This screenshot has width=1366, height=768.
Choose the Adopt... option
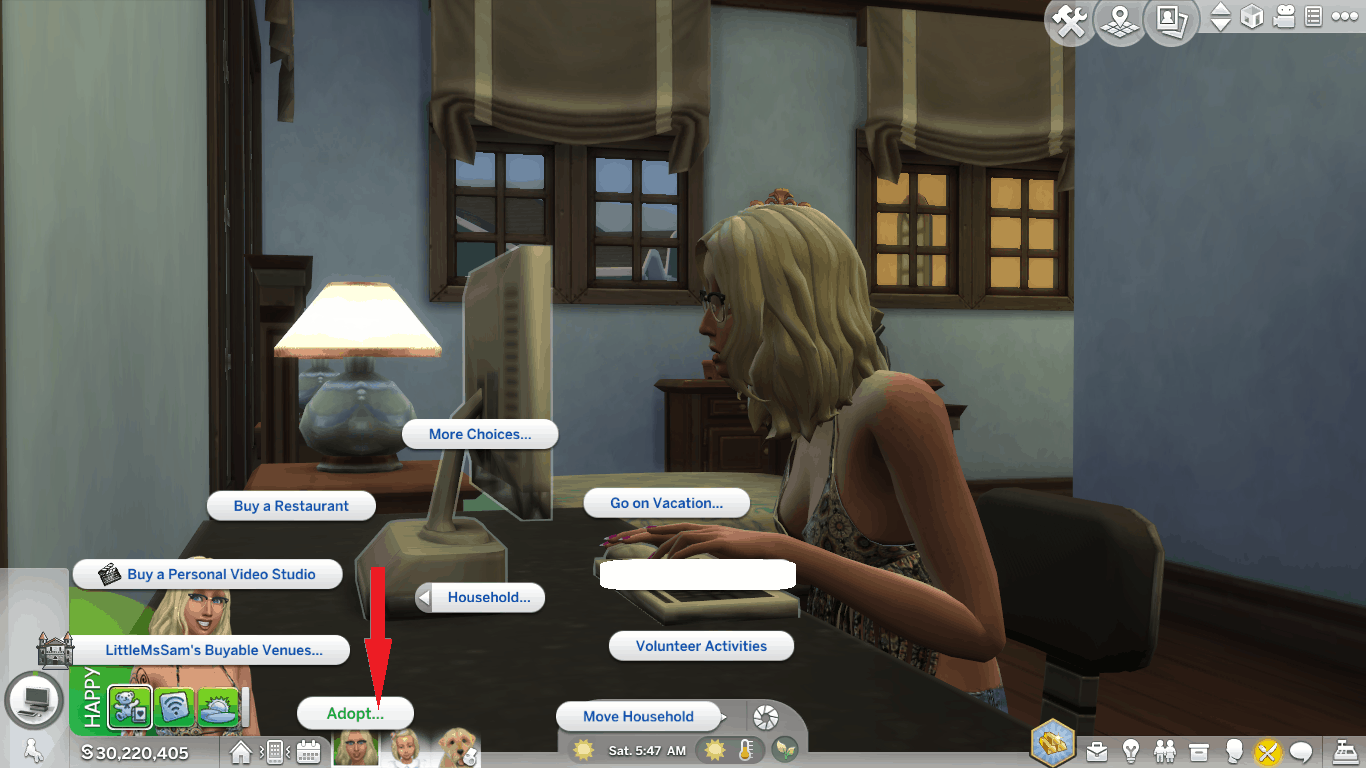[355, 713]
